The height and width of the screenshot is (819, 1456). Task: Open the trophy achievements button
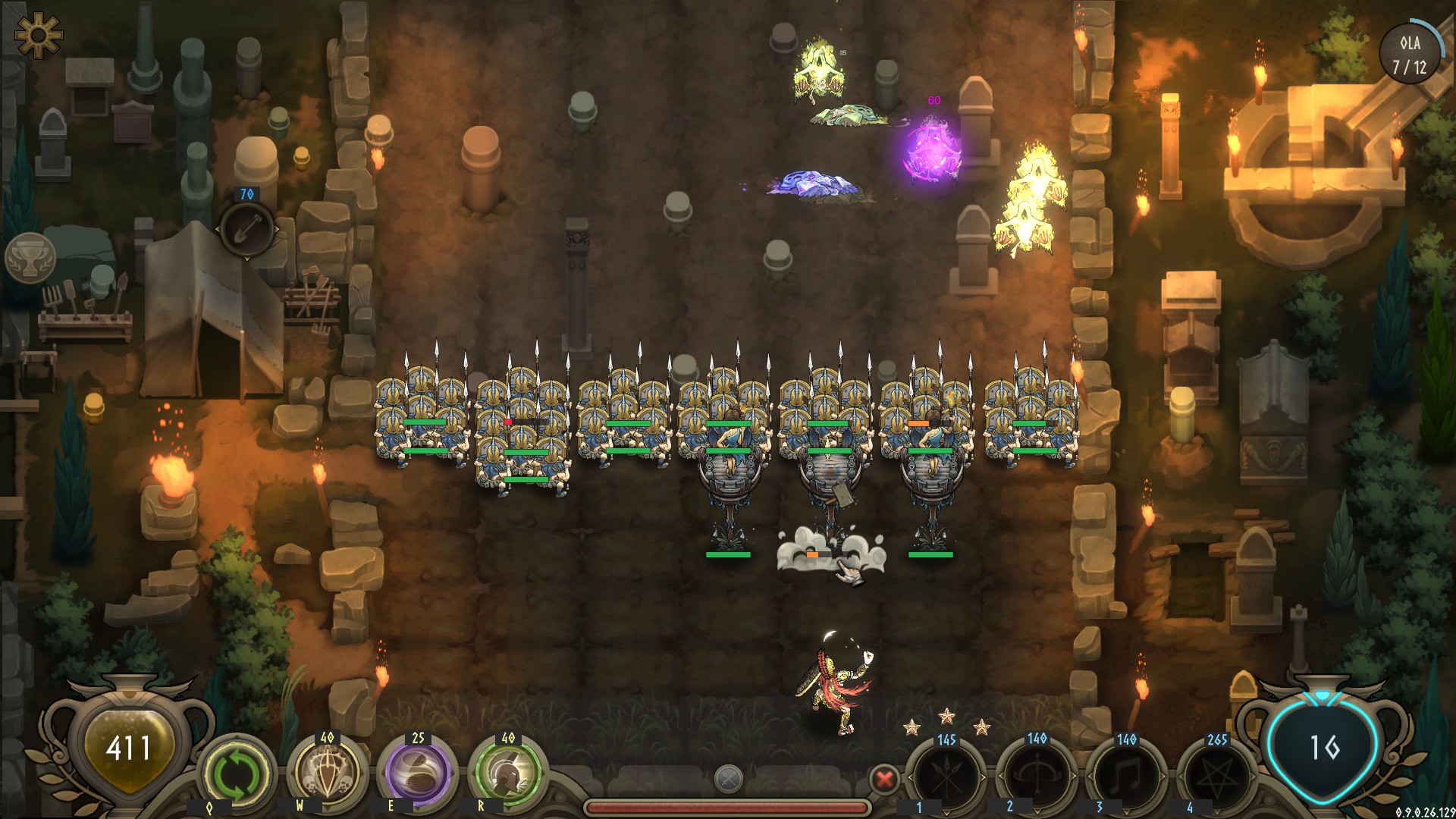pyautogui.click(x=30, y=259)
